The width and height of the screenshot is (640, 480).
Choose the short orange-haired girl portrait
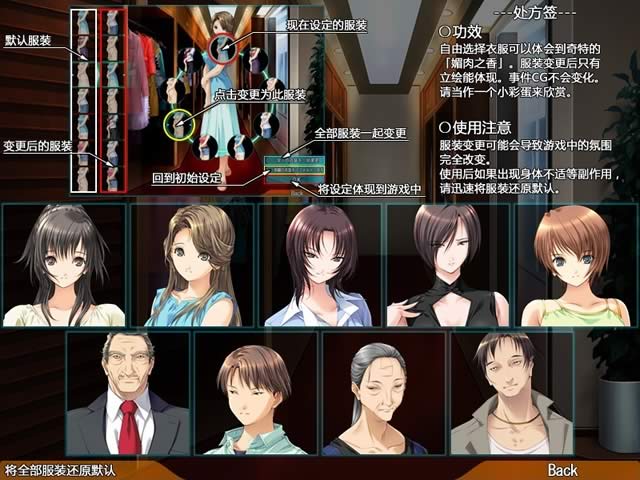(573, 265)
